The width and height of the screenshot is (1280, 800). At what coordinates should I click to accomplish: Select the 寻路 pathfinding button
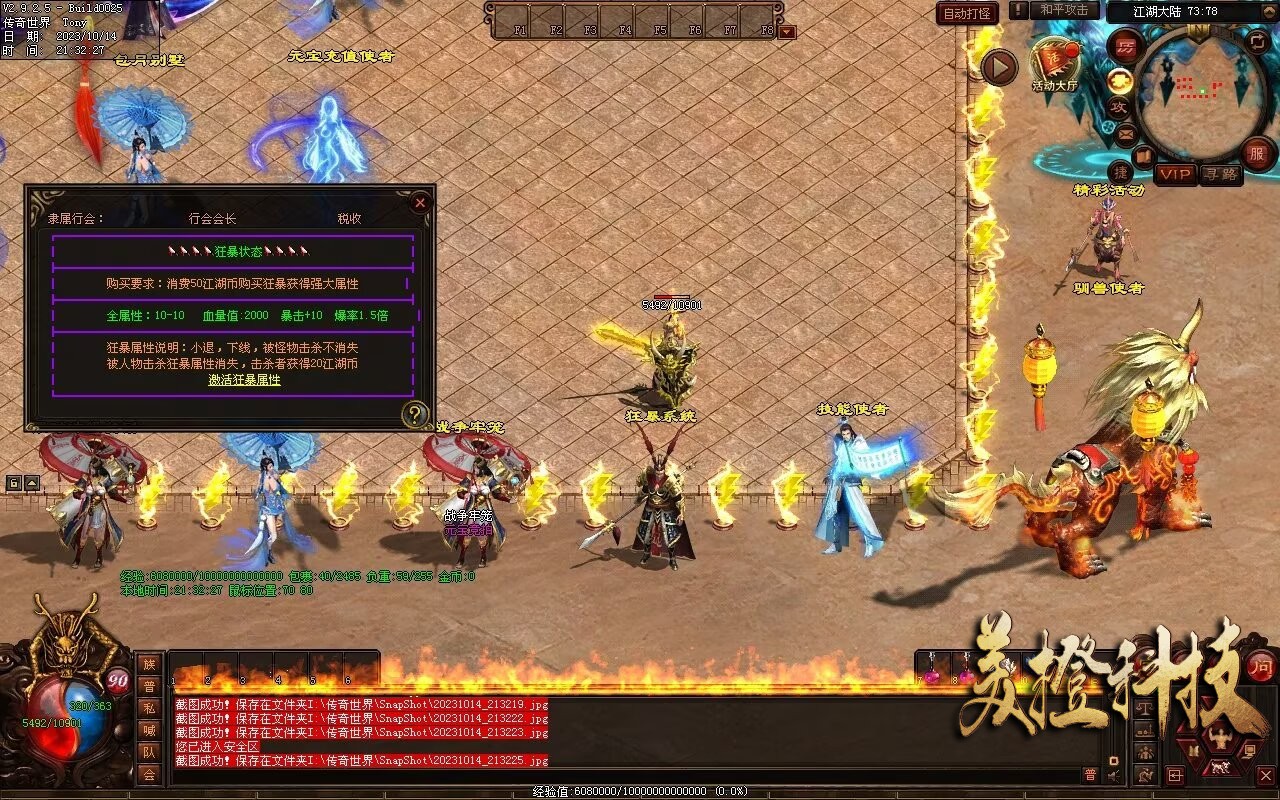click(1219, 174)
